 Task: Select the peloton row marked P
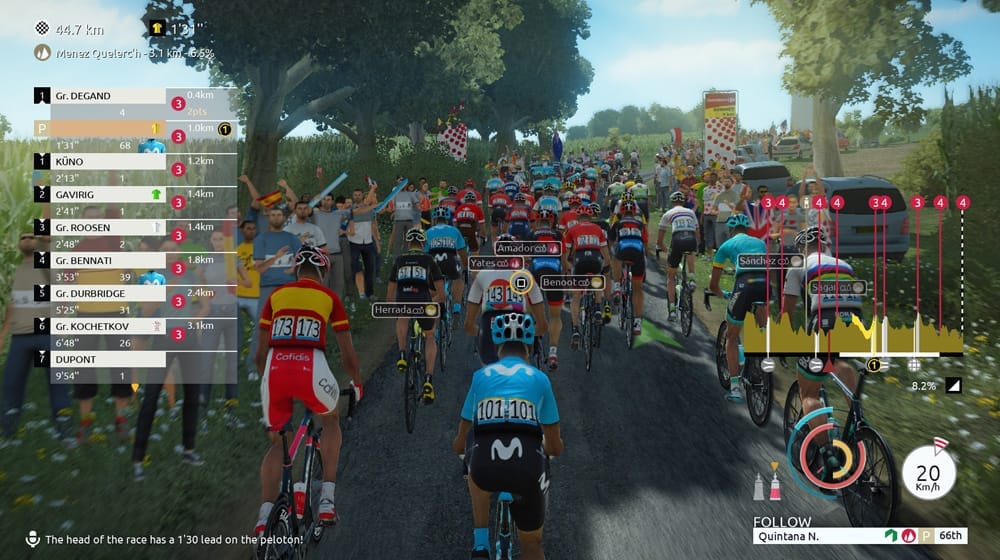100,129
